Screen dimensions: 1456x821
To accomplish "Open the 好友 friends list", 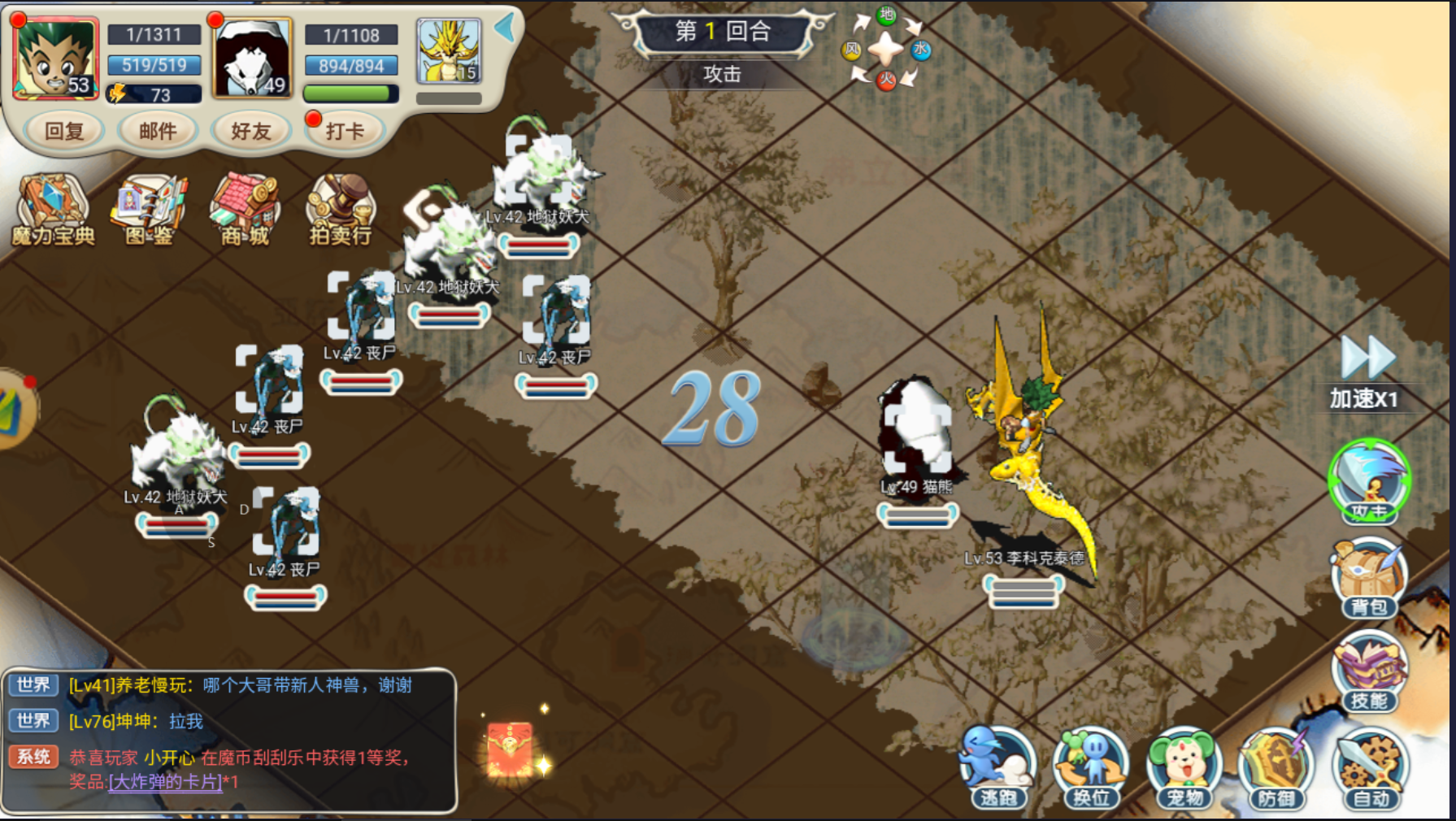I will pyautogui.click(x=250, y=131).
